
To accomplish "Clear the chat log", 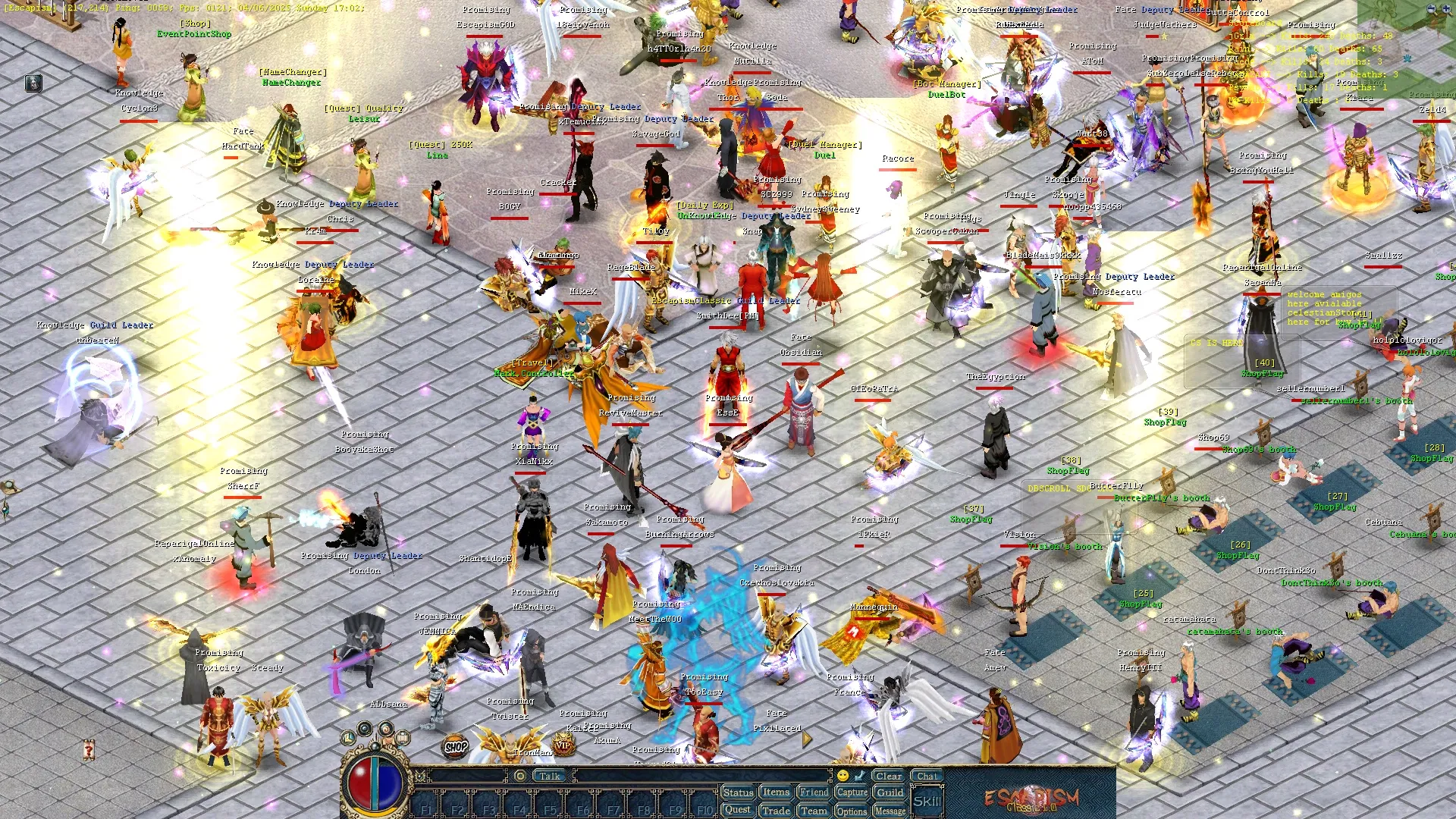I will (888, 776).
